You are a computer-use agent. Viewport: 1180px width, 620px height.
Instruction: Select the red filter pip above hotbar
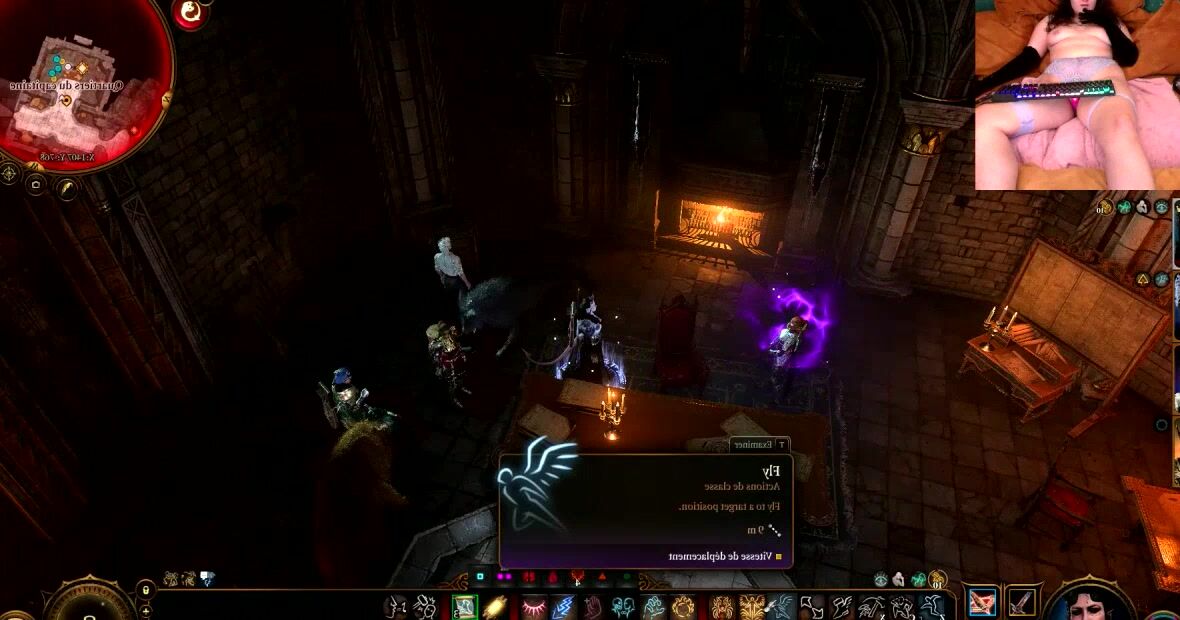(552, 577)
